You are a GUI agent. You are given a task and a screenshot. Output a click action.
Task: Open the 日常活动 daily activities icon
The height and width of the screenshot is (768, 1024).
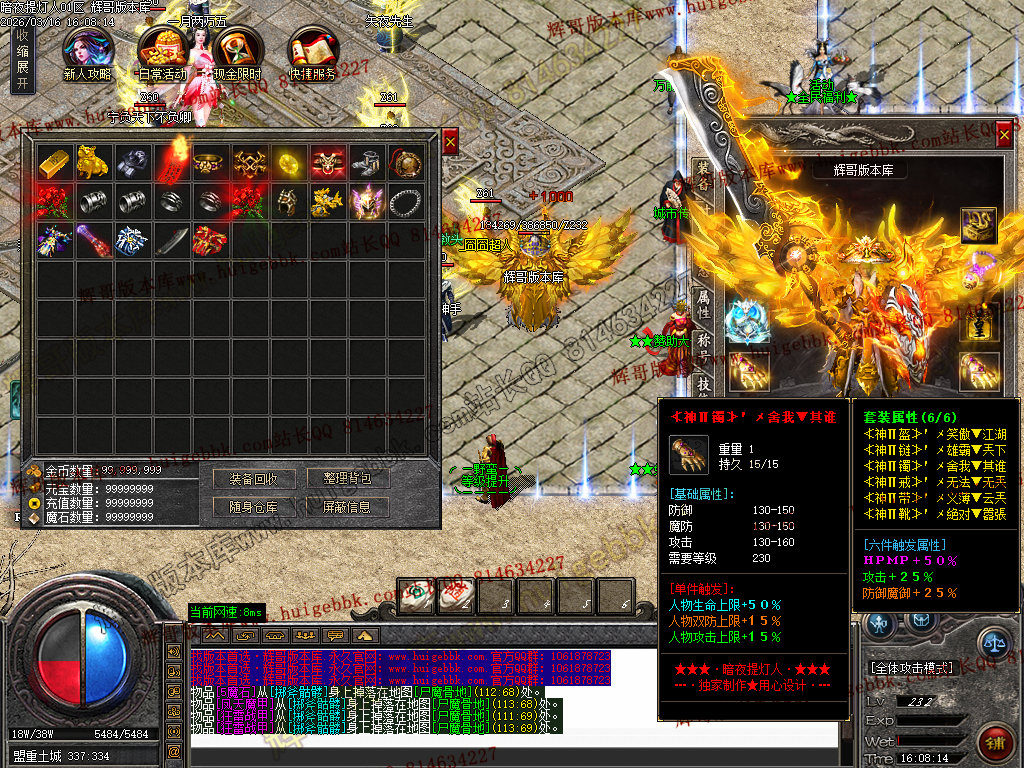coord(163,52)
